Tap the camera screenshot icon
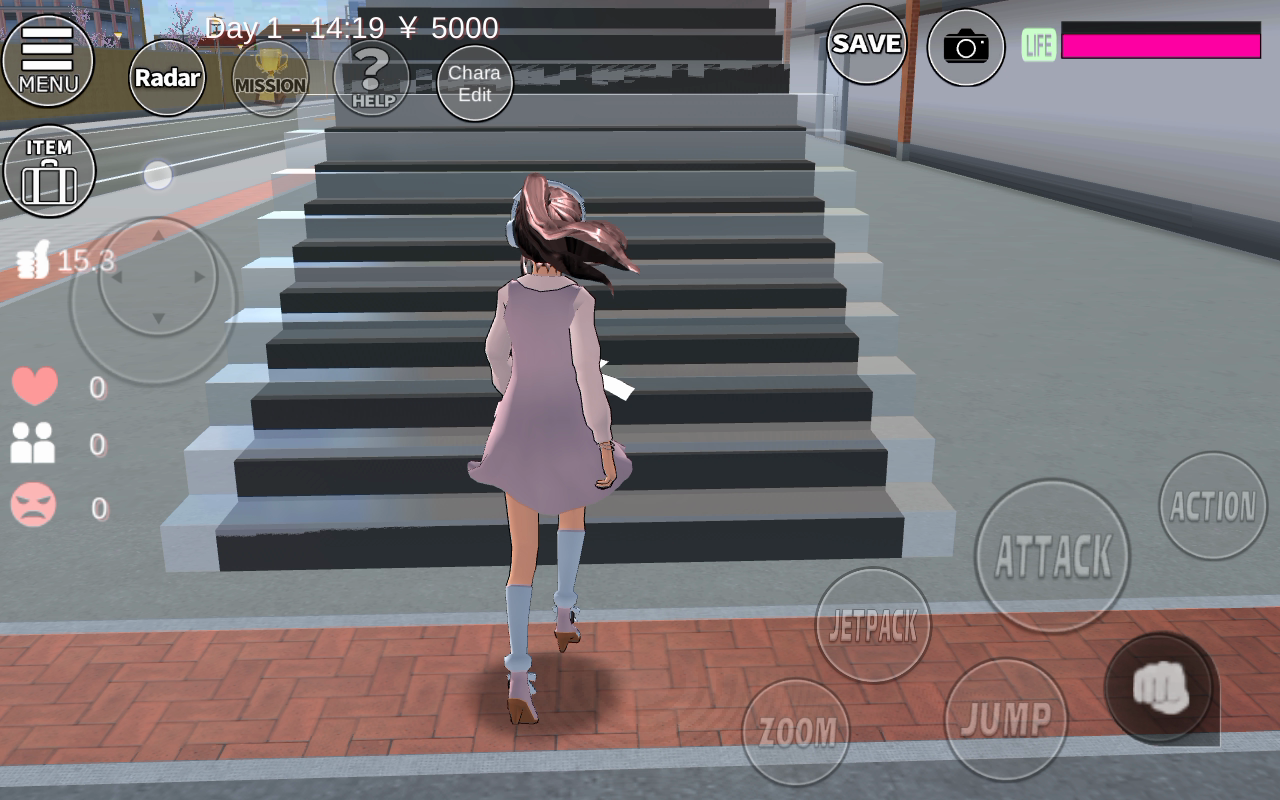The image size is (1280, 800). click(965, 46)
